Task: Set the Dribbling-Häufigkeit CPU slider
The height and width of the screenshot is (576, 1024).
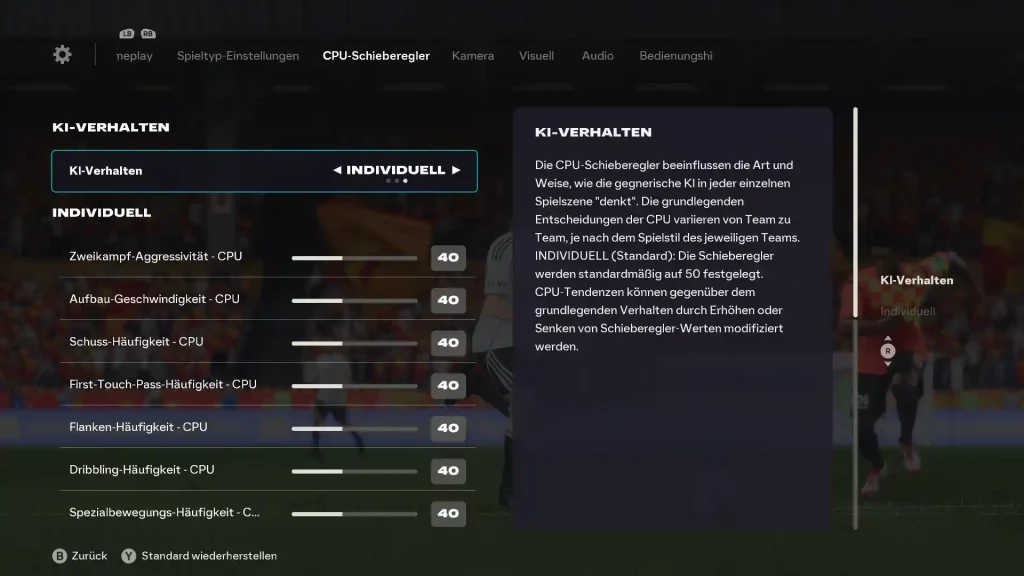Action: 354,470
